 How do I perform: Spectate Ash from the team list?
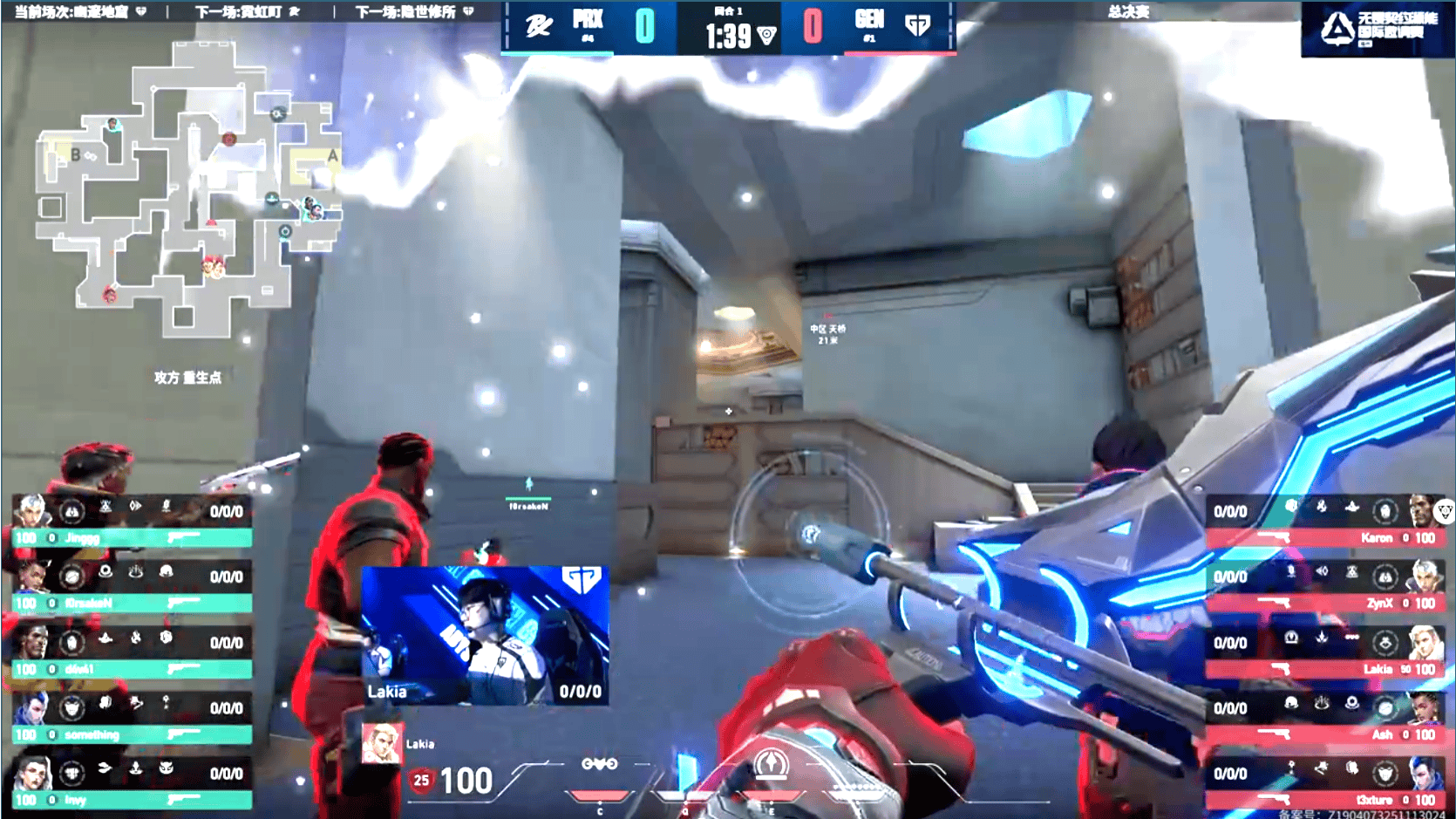coord(1323,719)
